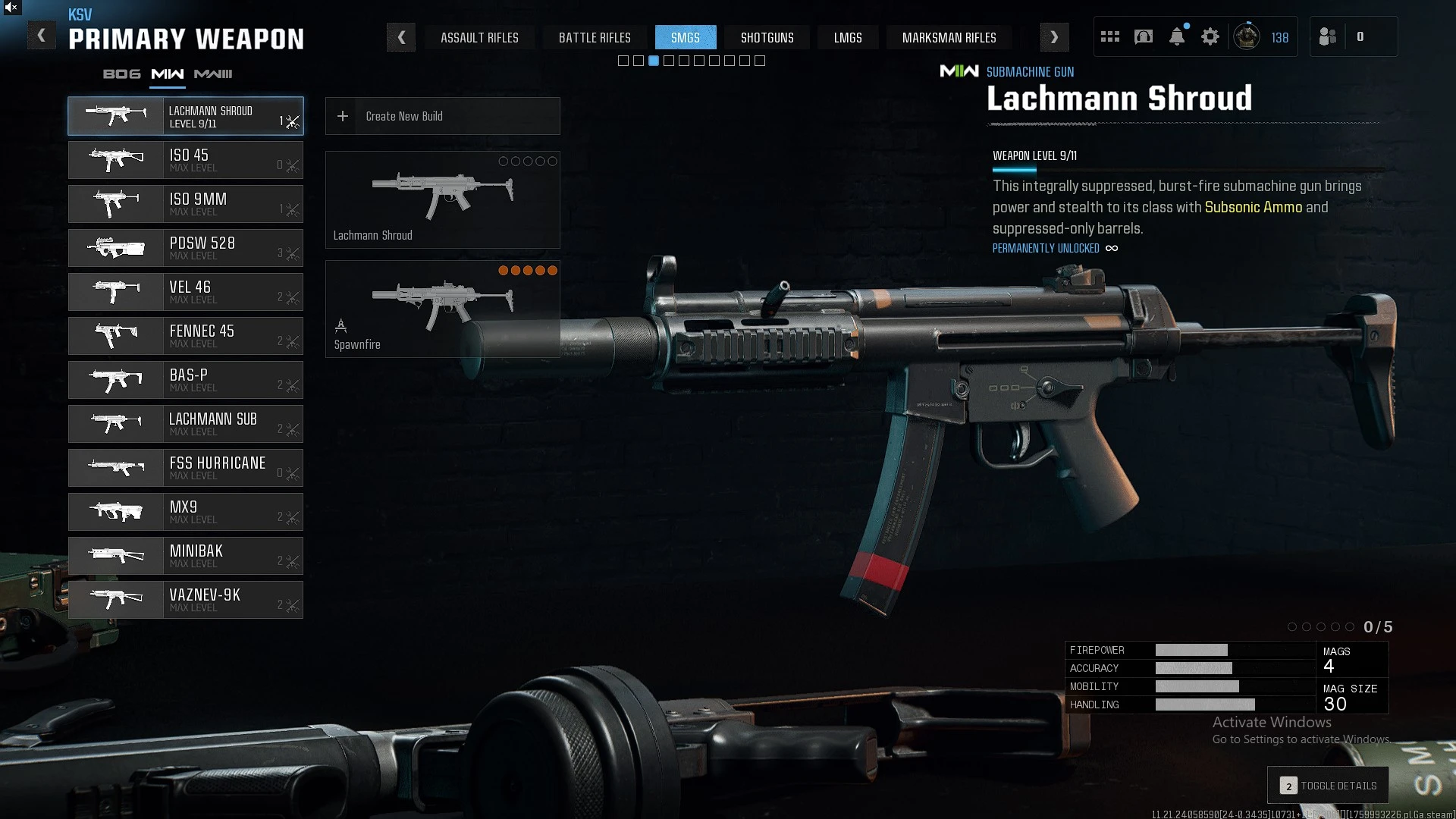
Task: Pick the PDSW 528 submachine gun
Action: point(186,248)
